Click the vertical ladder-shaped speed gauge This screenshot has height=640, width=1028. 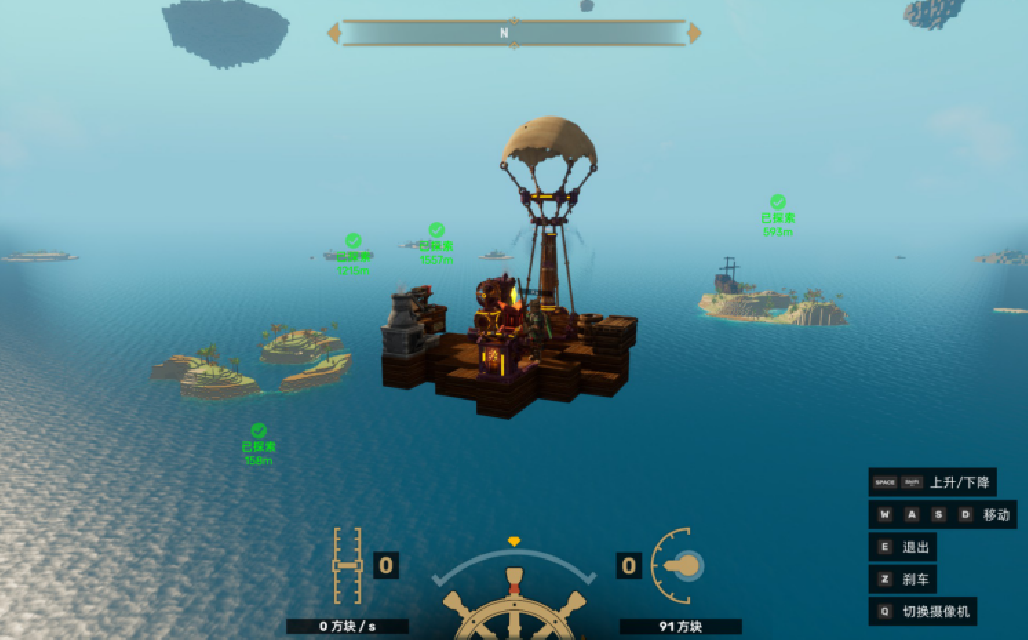347,566
